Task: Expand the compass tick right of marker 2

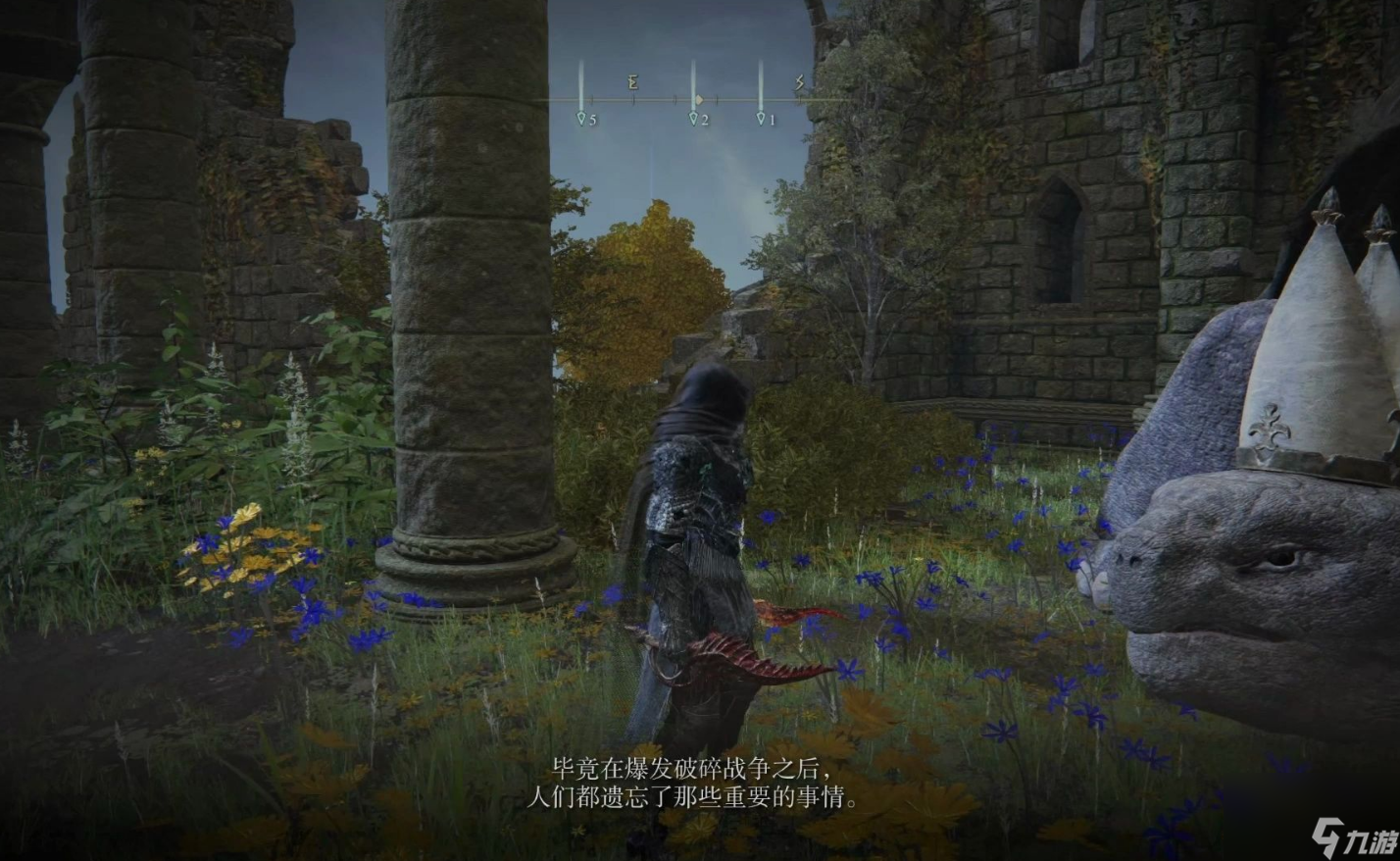Action: click(718, 99)
